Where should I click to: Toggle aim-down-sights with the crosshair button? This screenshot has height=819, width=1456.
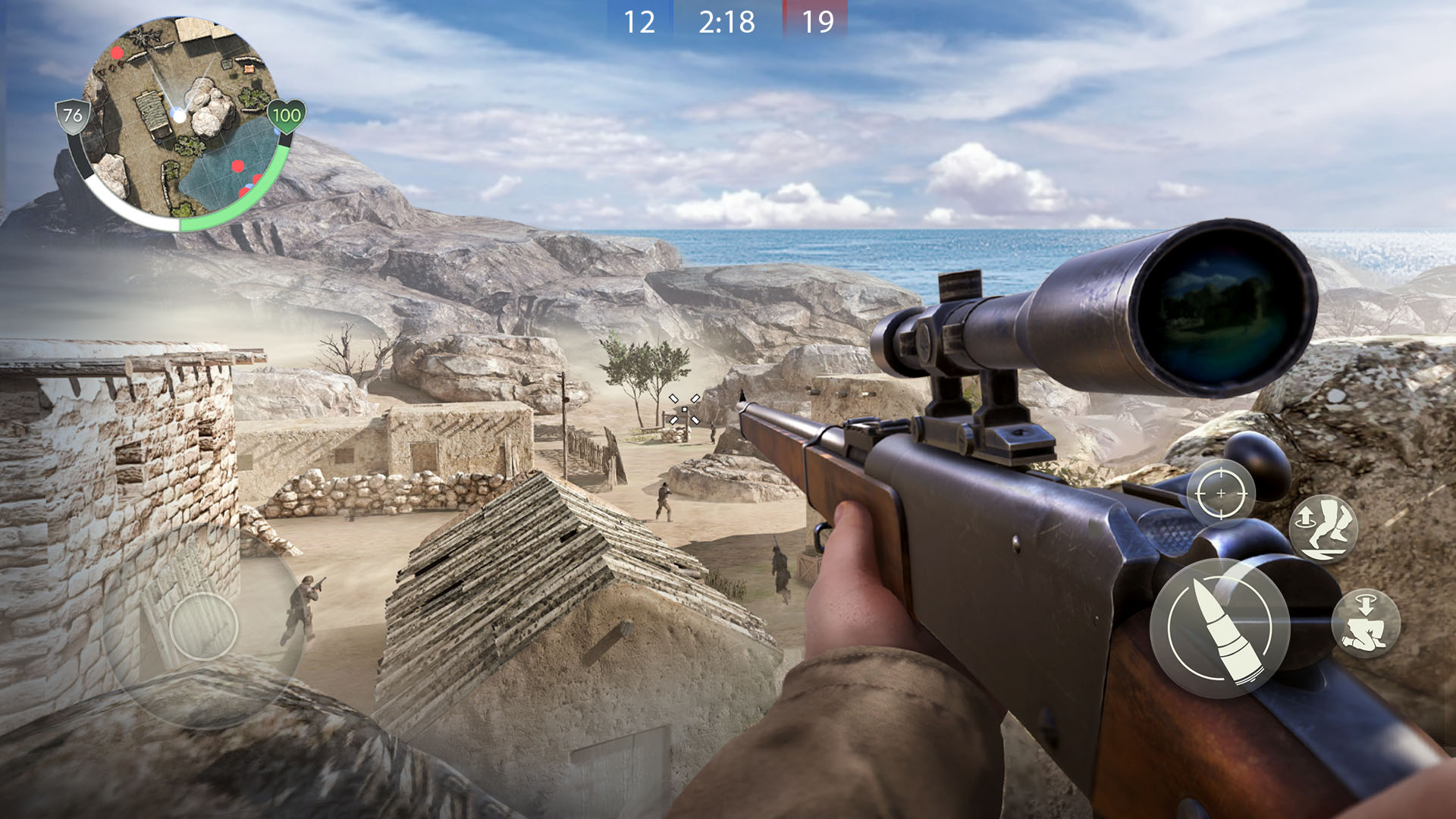[1222, 493]
